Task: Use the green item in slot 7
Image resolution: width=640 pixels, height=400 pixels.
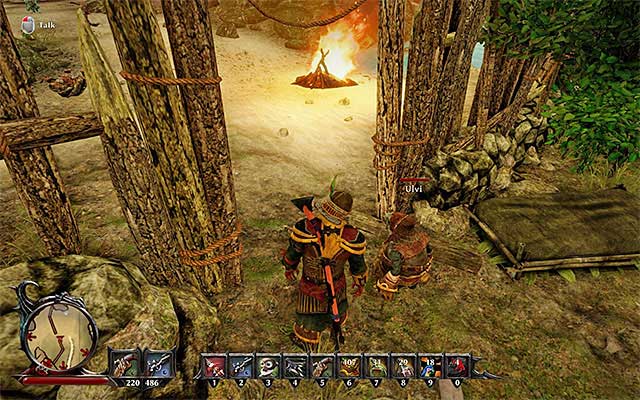Action: click(376, 366)
